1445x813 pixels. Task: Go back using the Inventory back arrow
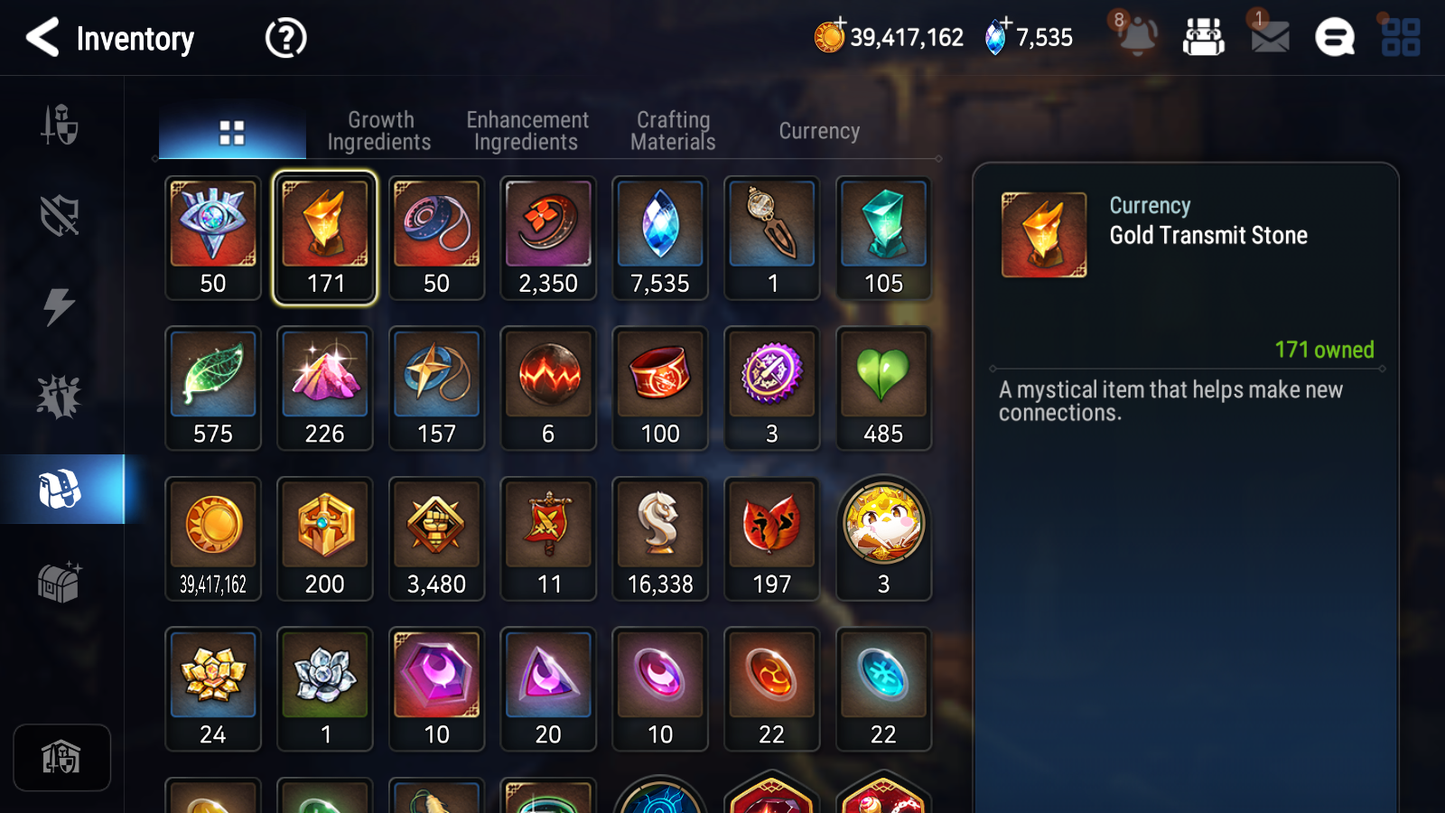point(42,38)
